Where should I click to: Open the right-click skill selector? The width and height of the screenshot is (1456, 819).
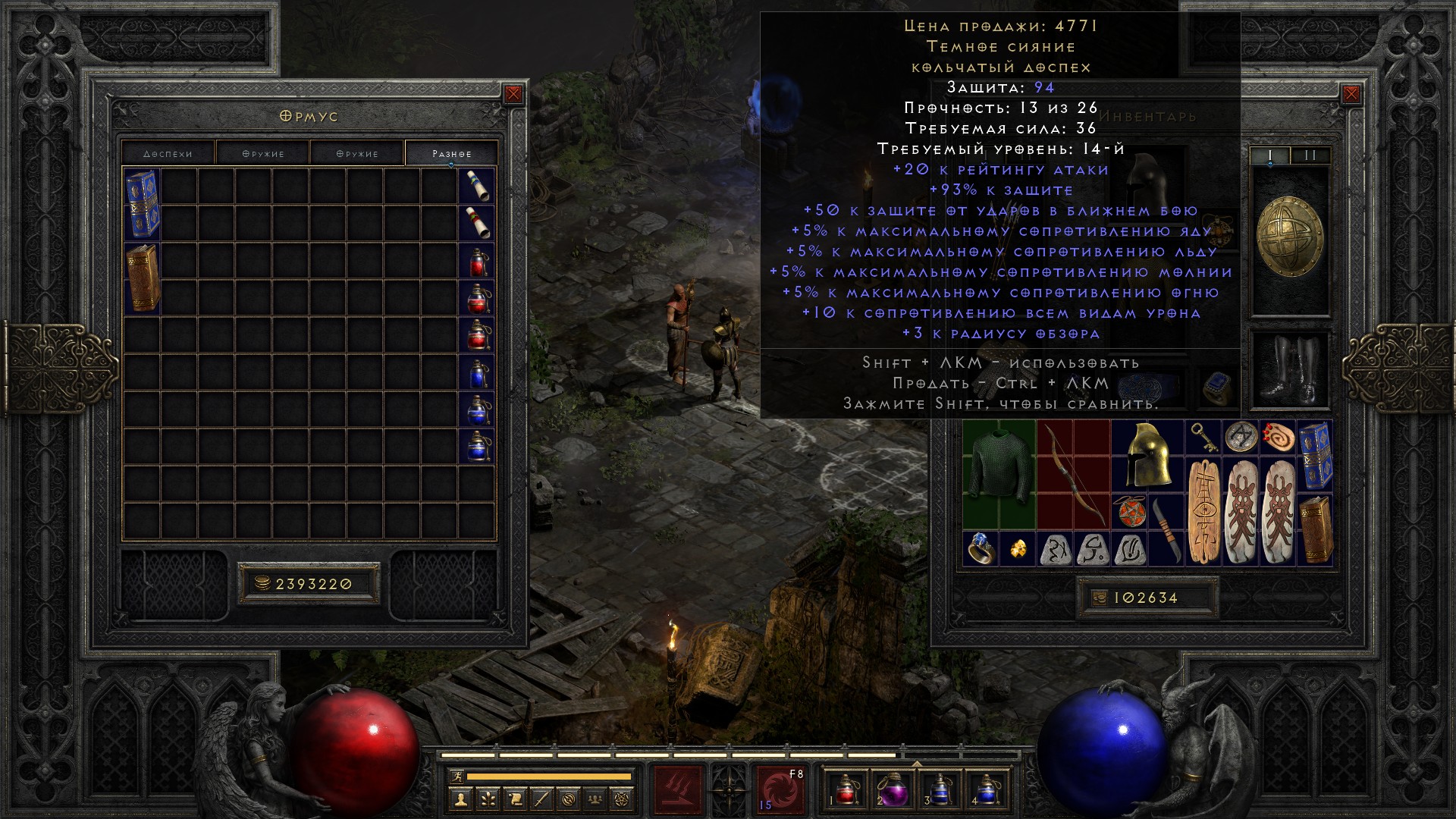click(780, 790)
